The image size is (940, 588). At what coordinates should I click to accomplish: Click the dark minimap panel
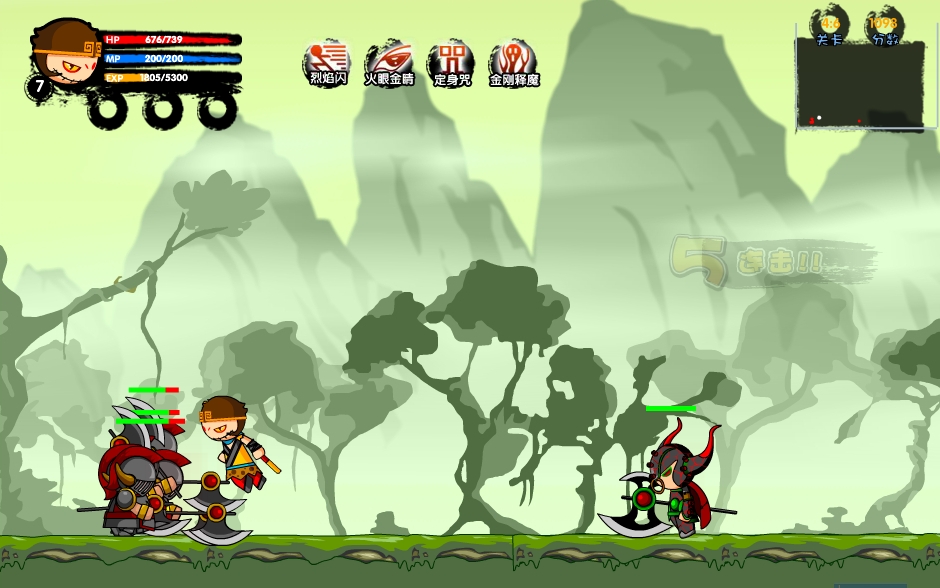click(860, 84)
